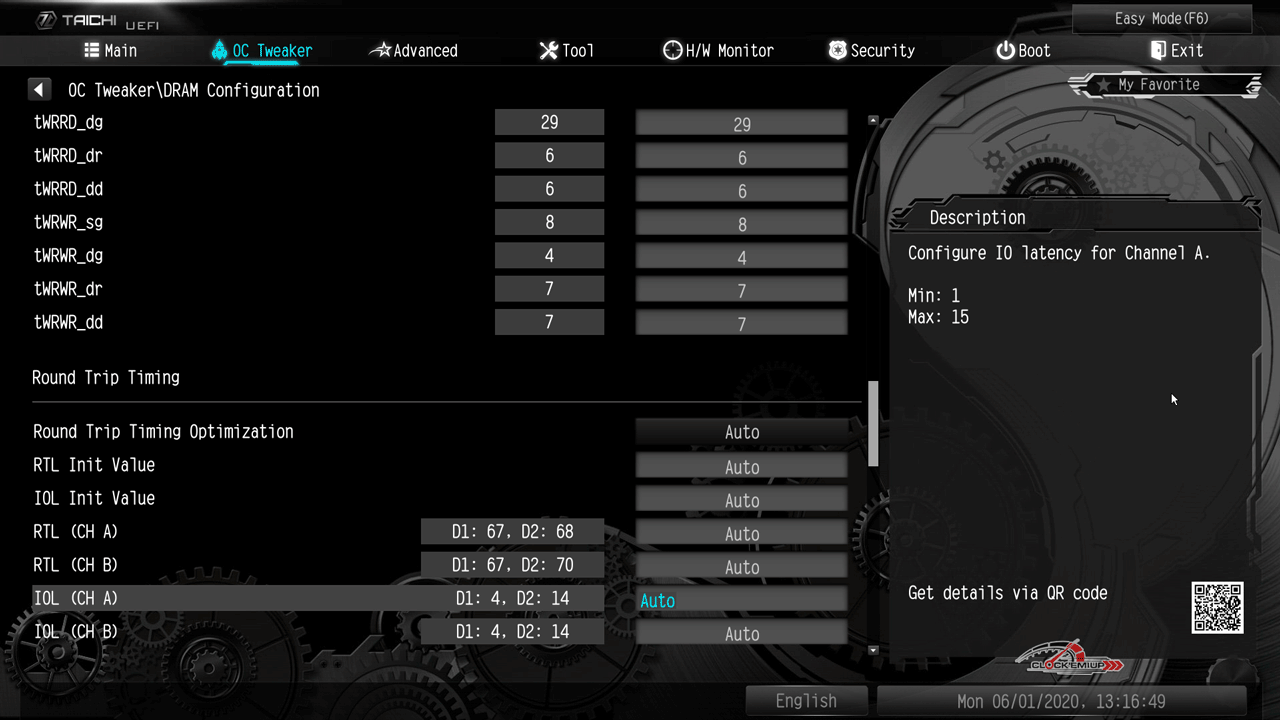Choose the Exit tab
Screen dimensions: 1280x720
[1176, 51]
